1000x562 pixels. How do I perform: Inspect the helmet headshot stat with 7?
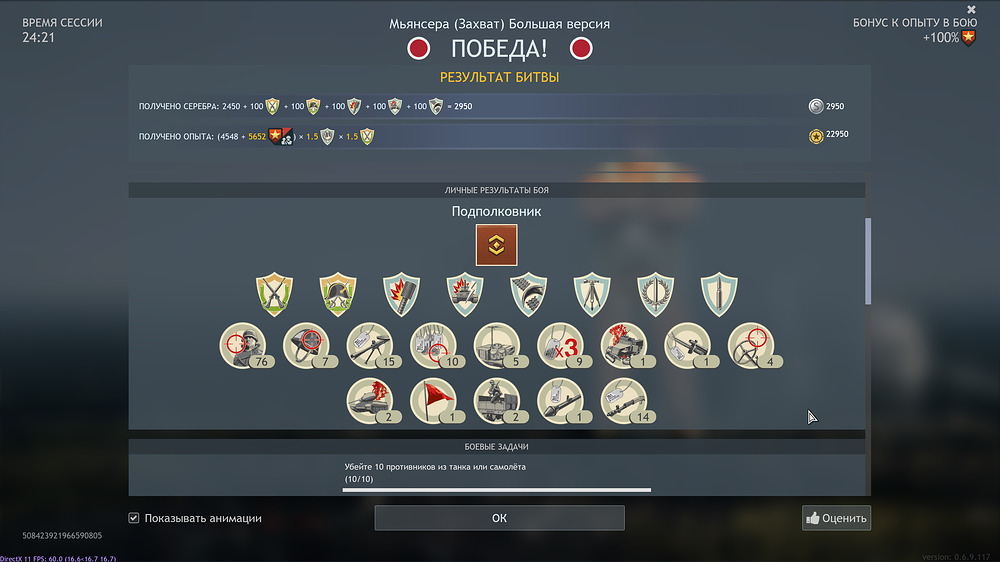coord(307,346)
